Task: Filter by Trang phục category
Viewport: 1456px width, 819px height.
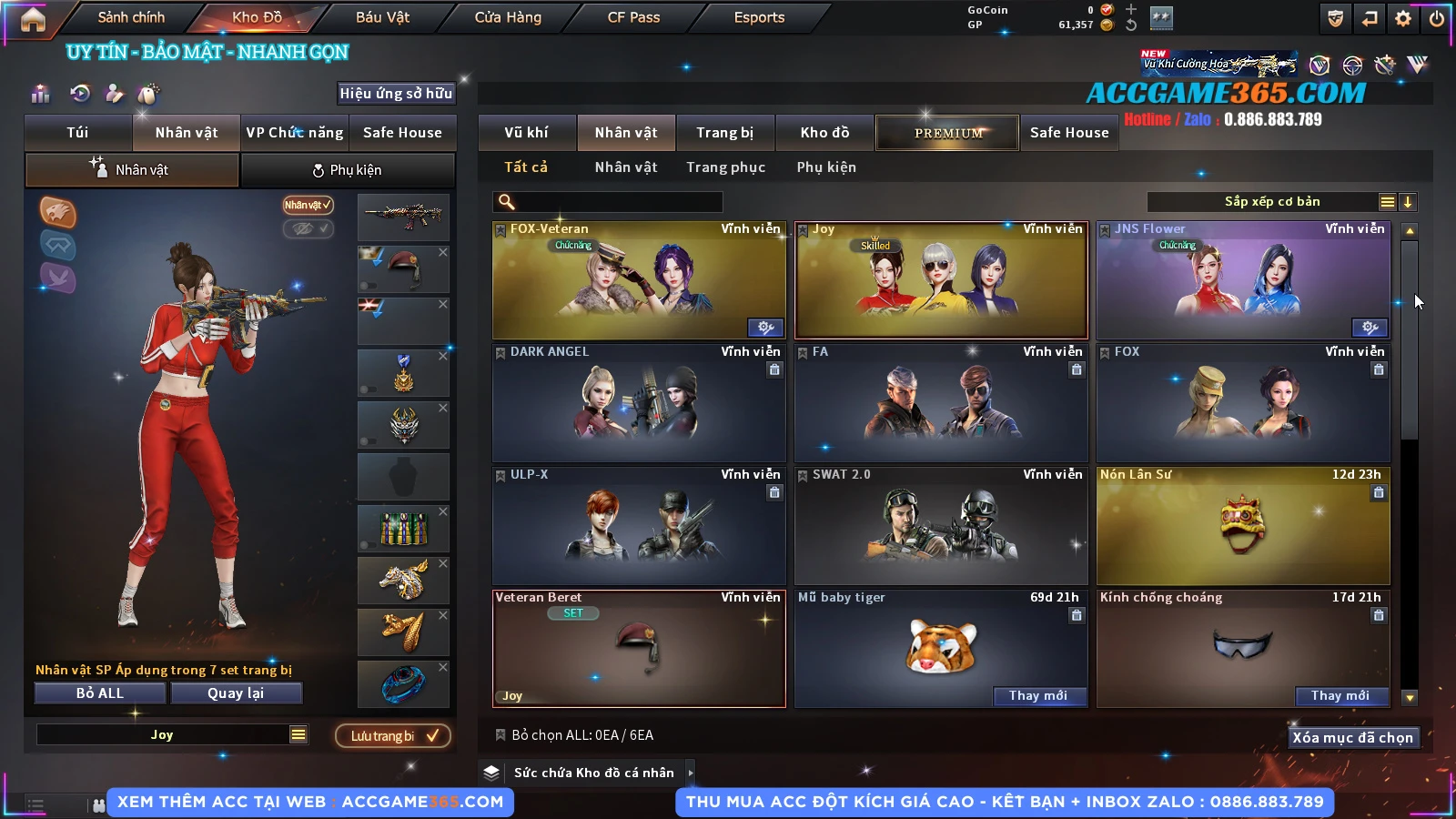Action: click(725, 167)
